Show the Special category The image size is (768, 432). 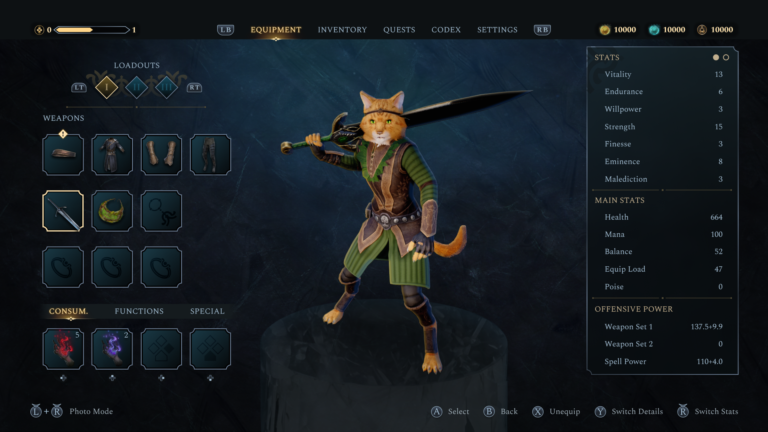(207, 311)
